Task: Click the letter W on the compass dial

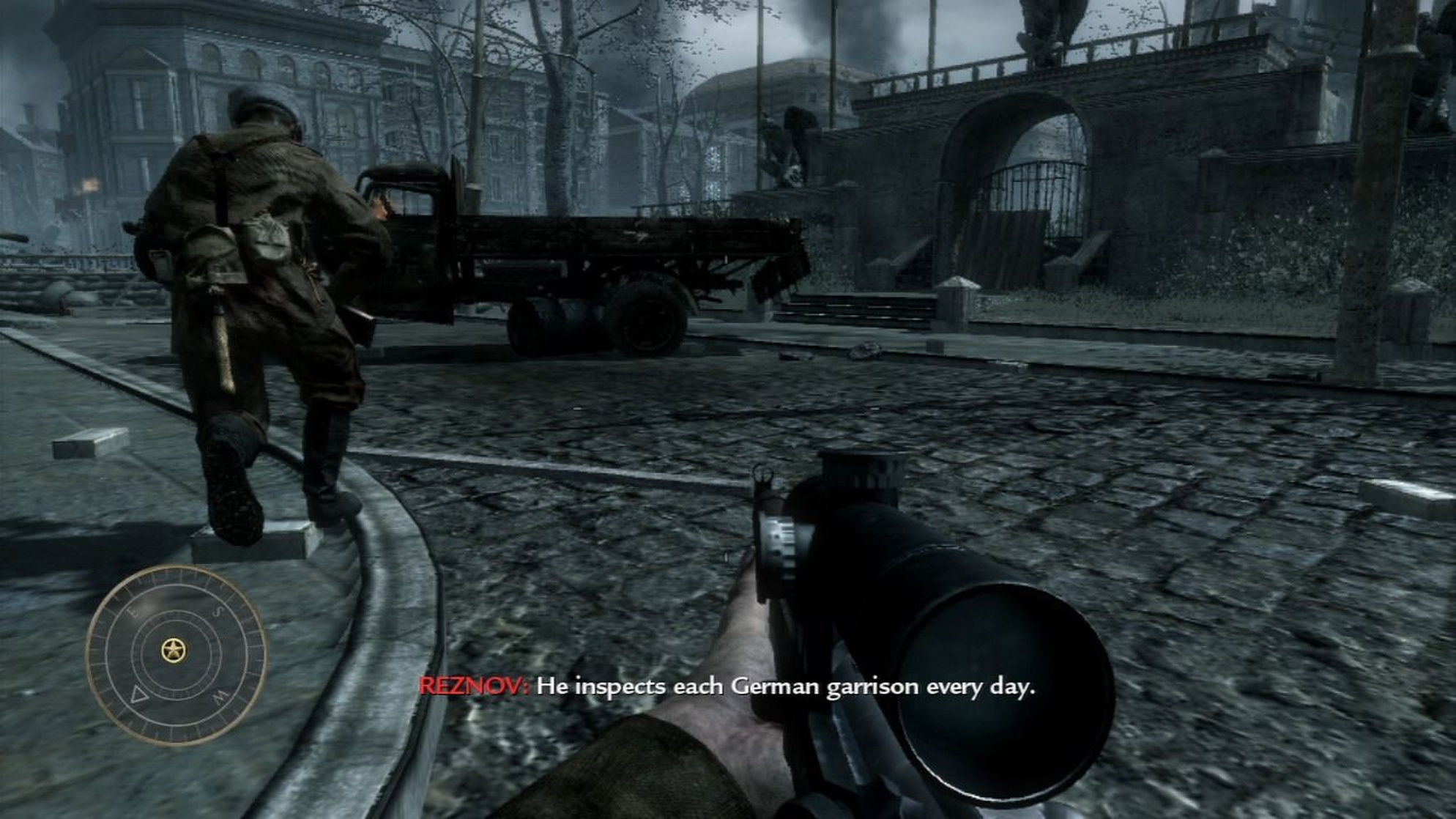Action: tap(220, 695)
